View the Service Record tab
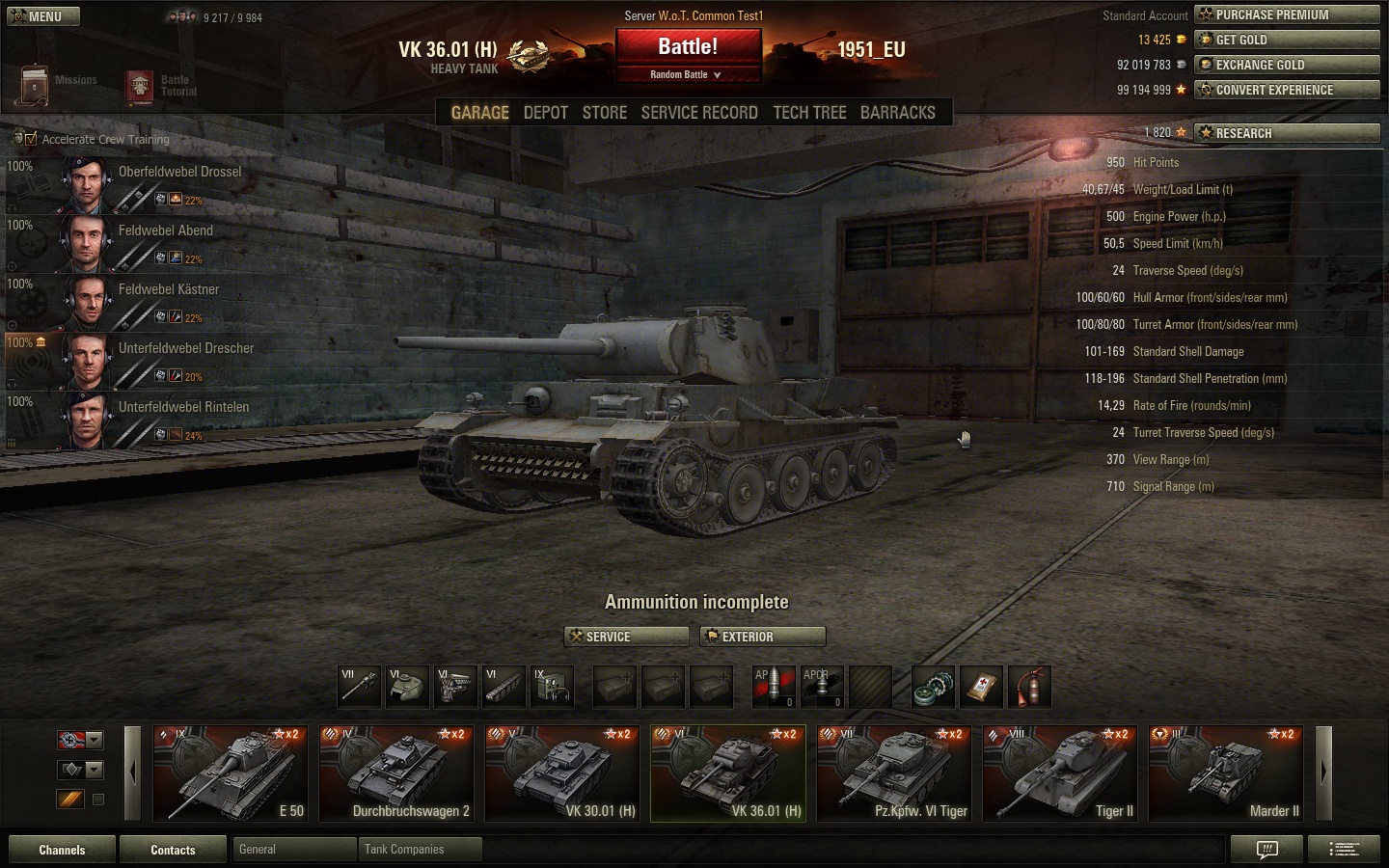The height and width of the screenshot is (868, 1389). (699, 113)
